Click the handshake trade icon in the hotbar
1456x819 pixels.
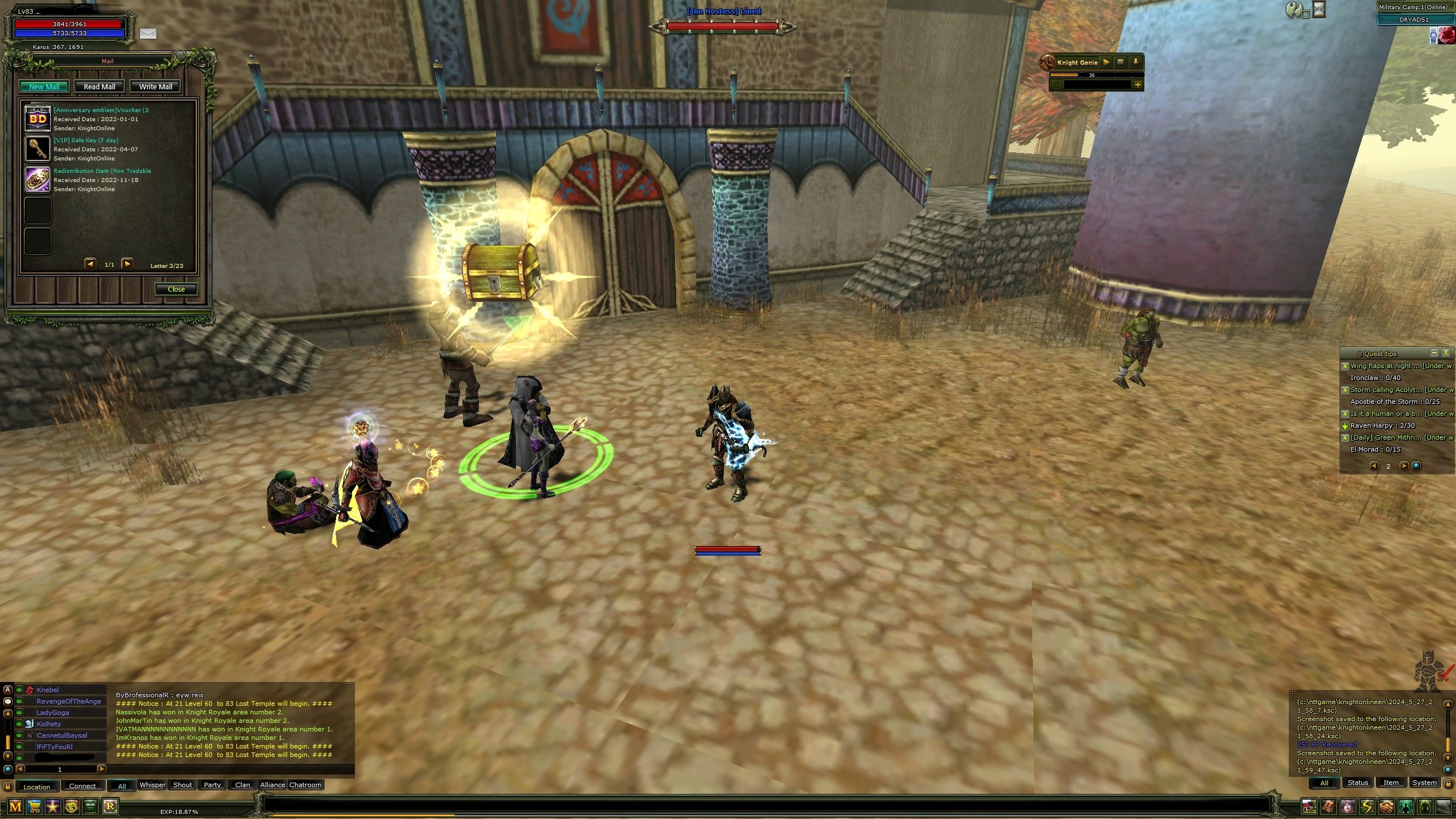(1387, 807)
